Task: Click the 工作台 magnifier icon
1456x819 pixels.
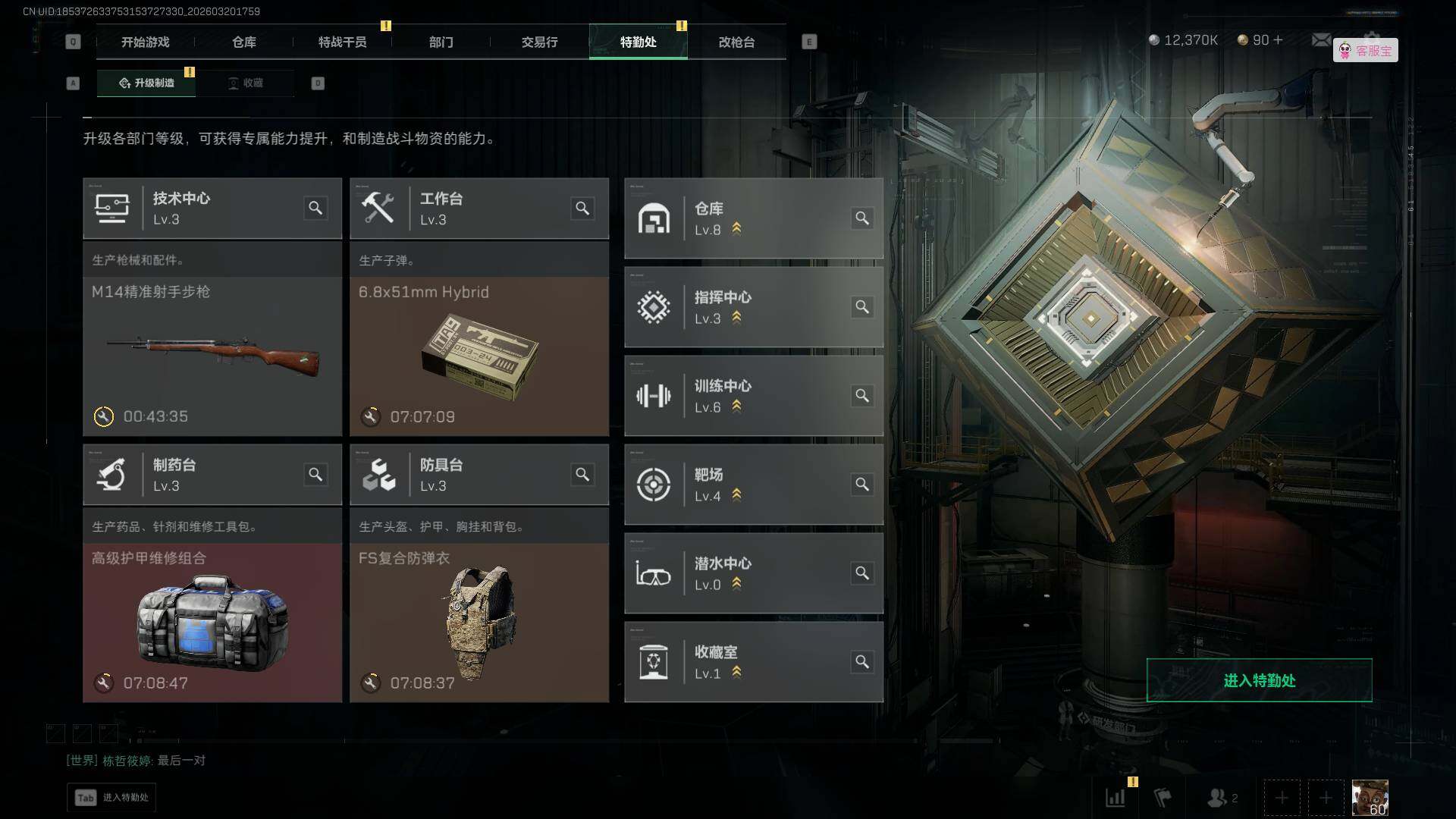Action: (x=582, y=208)
